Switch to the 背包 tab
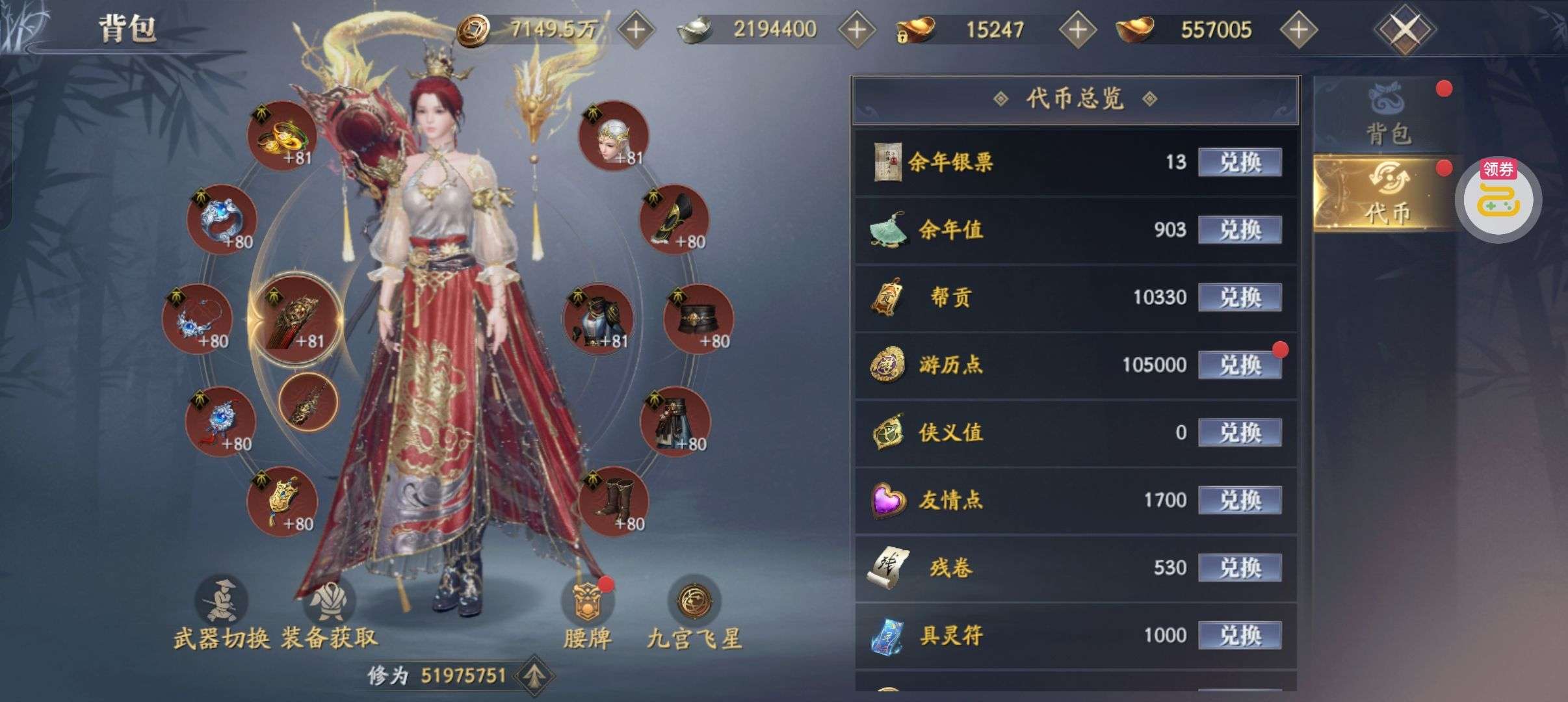 [1387, 116]
